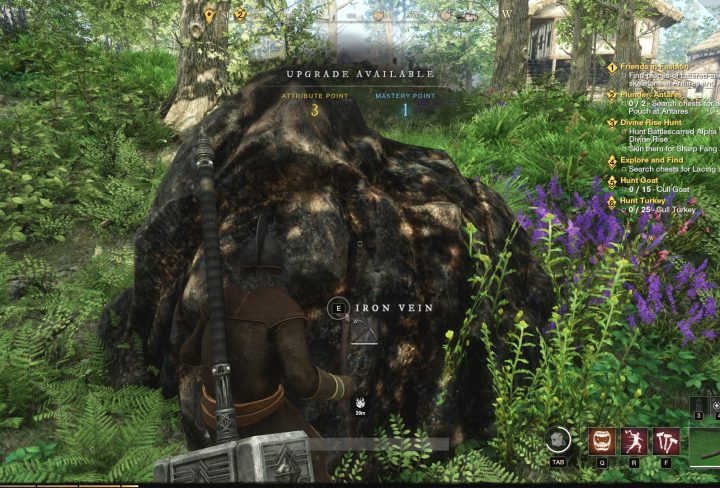720x488 pixels.
Task: Activate the roaring mouth shout ability
Action: click(x=602, y=441)
